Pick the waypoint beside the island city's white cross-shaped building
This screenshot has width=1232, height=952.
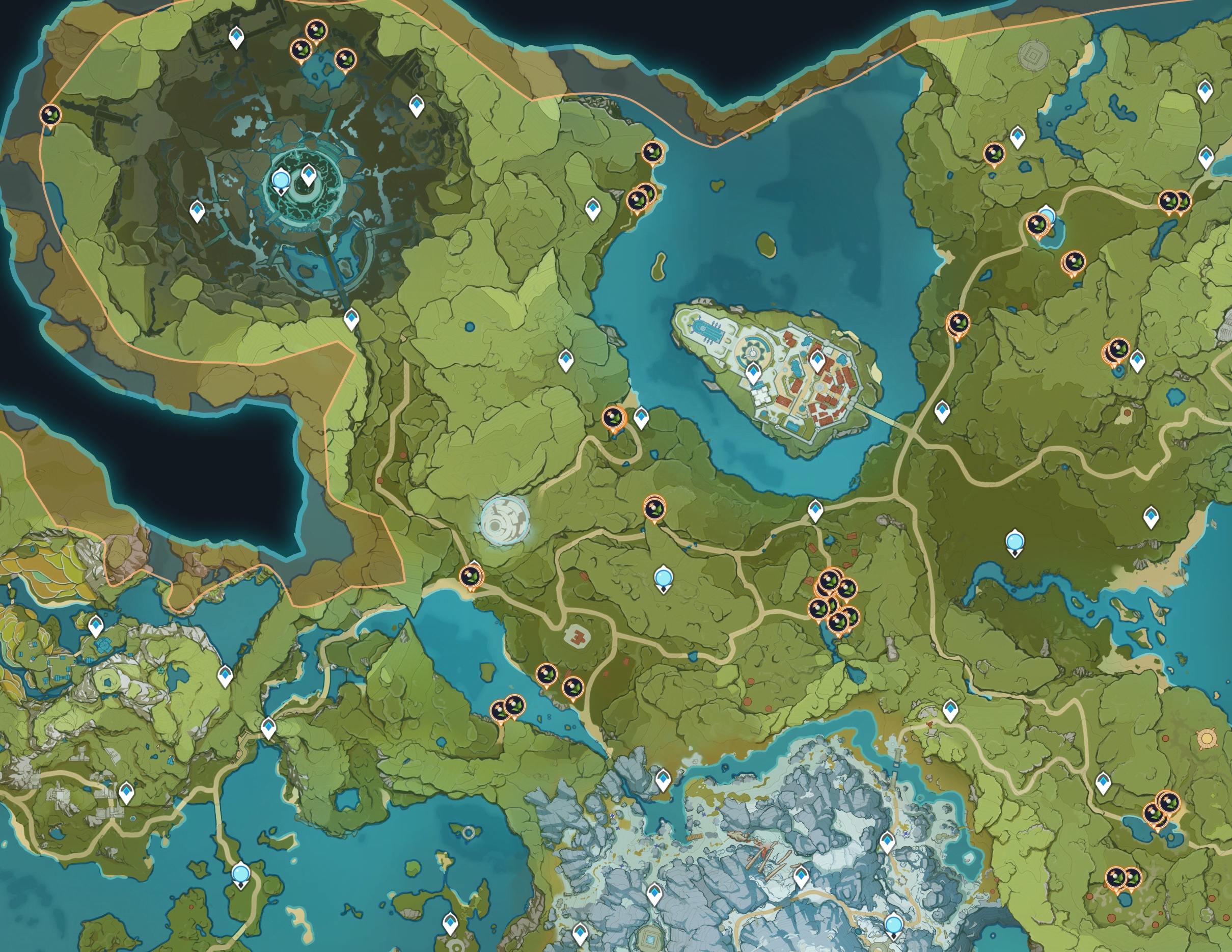click(x=753, y=372)
